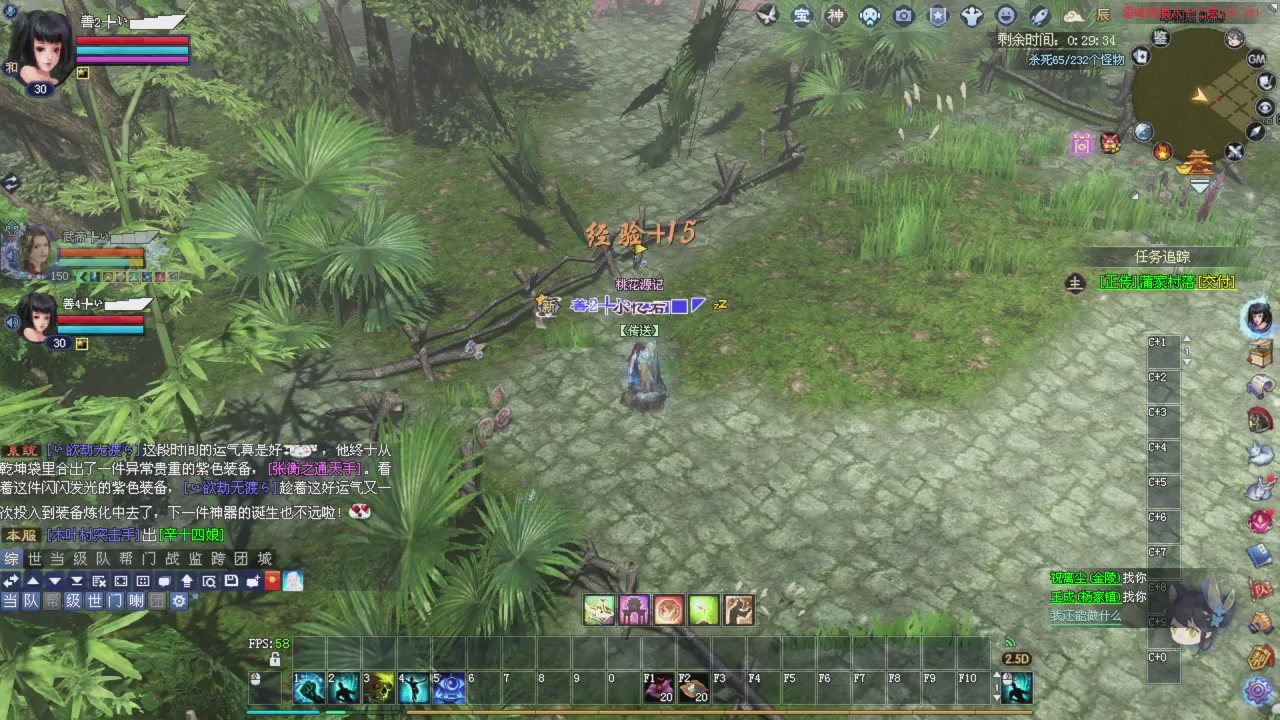Open the 神 deity icon in top bar

(x=836, y=17)
